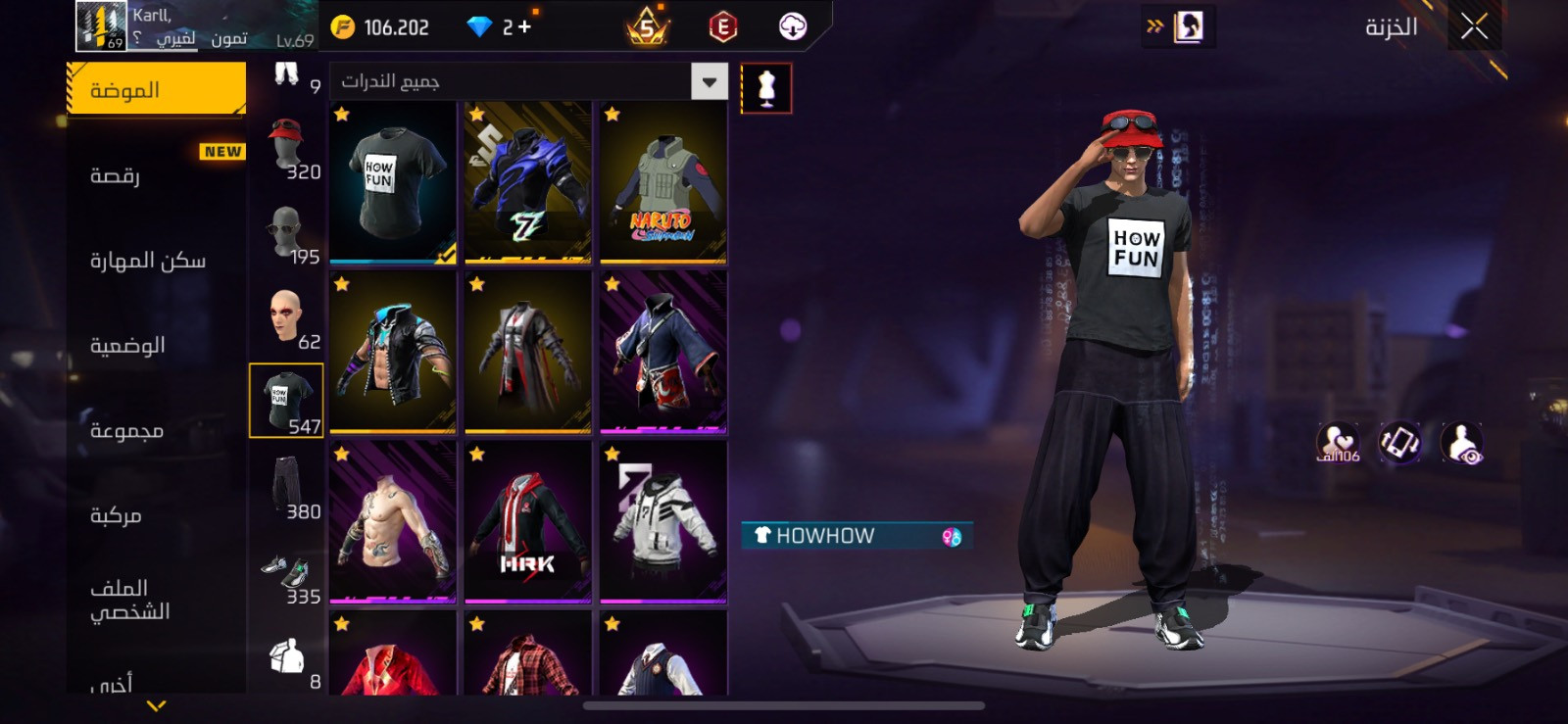Equip the HOW FUN black t-shirt
This screenshot has width=1568, height=724.
393,182
